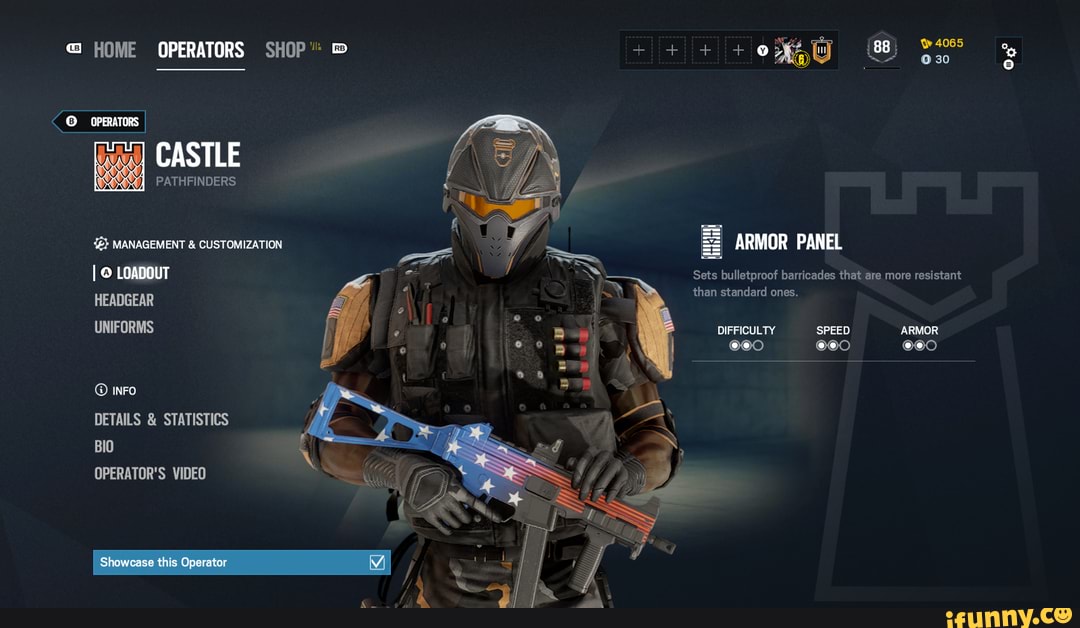The width and height of the screenshot is (1080, 628).
Task: Watch the Operator's Video
Action: tap(150, 473)
